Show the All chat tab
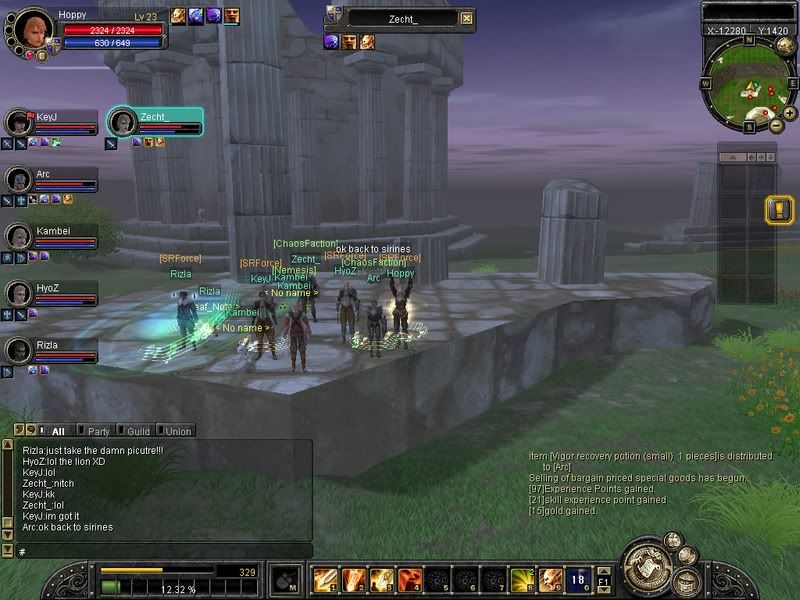800x600 pixels. (58, 431)
